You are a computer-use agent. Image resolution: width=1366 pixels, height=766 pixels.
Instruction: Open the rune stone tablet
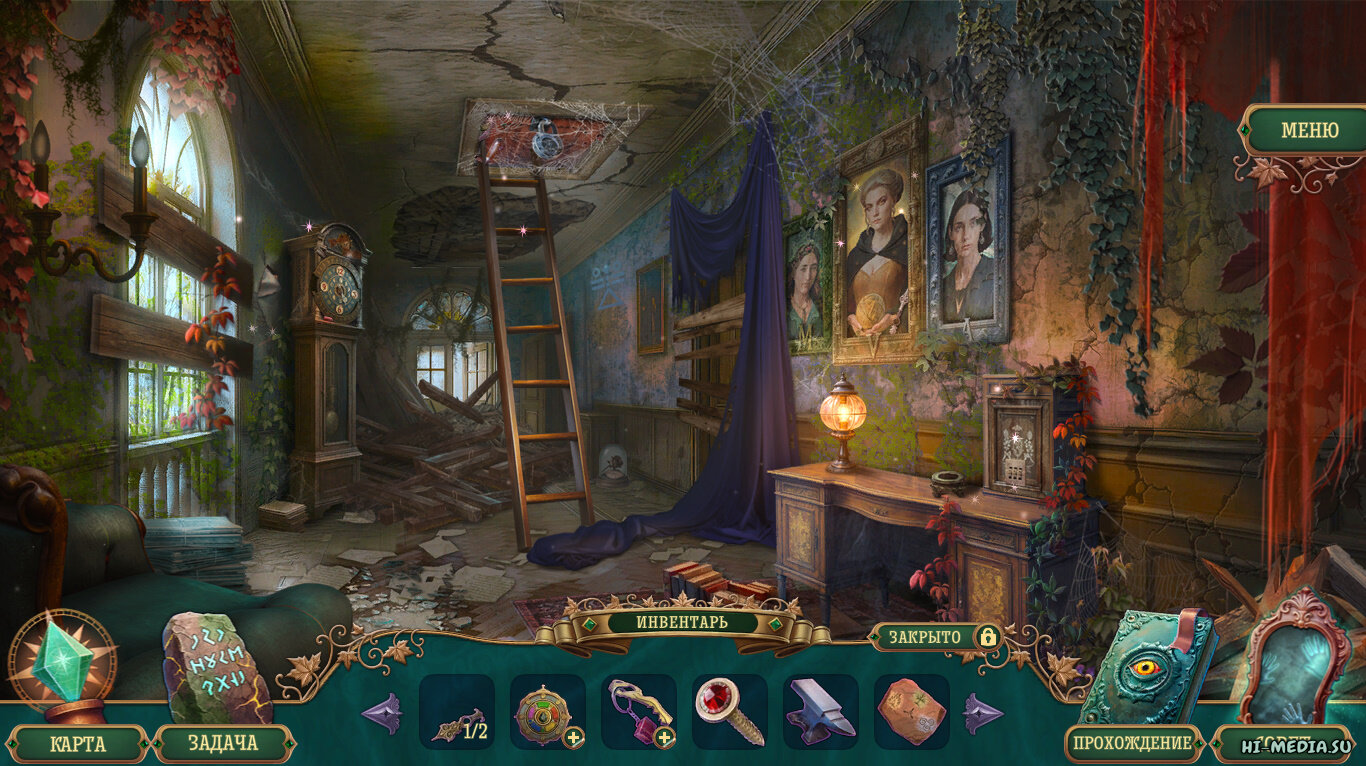tap(215, 666)
